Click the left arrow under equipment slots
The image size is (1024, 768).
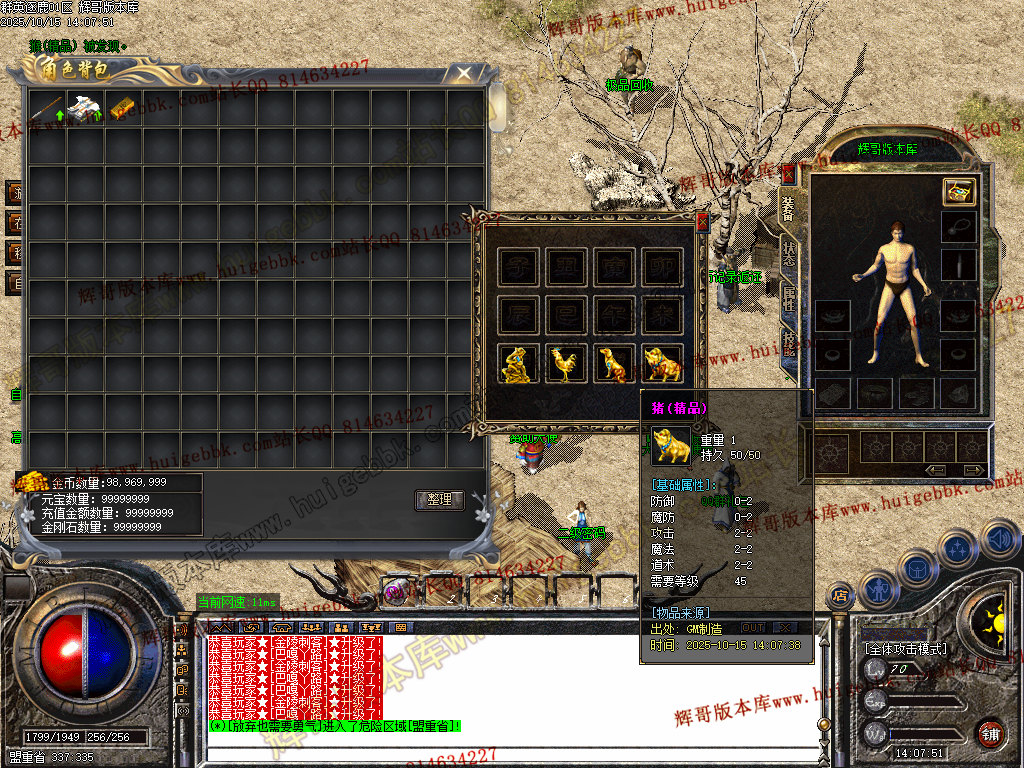pyautogui.click(x=937, y=470)
